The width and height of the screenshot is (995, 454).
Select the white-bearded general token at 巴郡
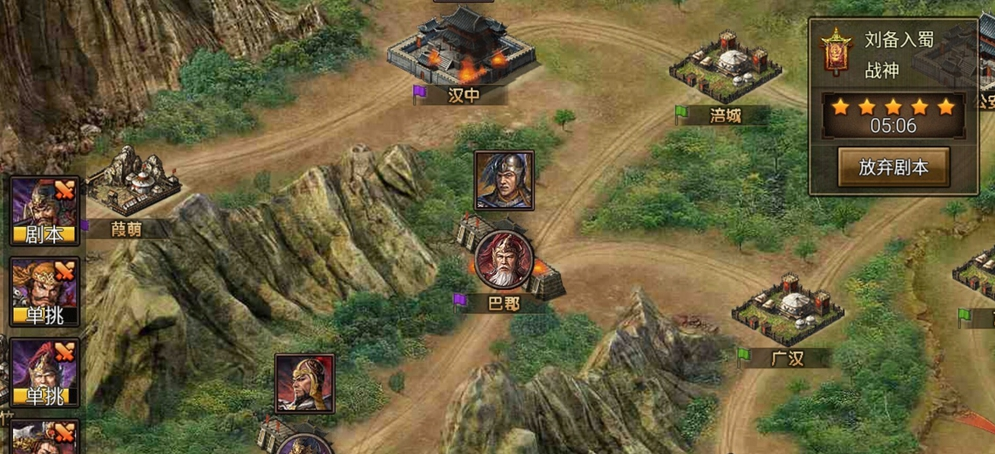pyautogui.click(x=503, y=260)
